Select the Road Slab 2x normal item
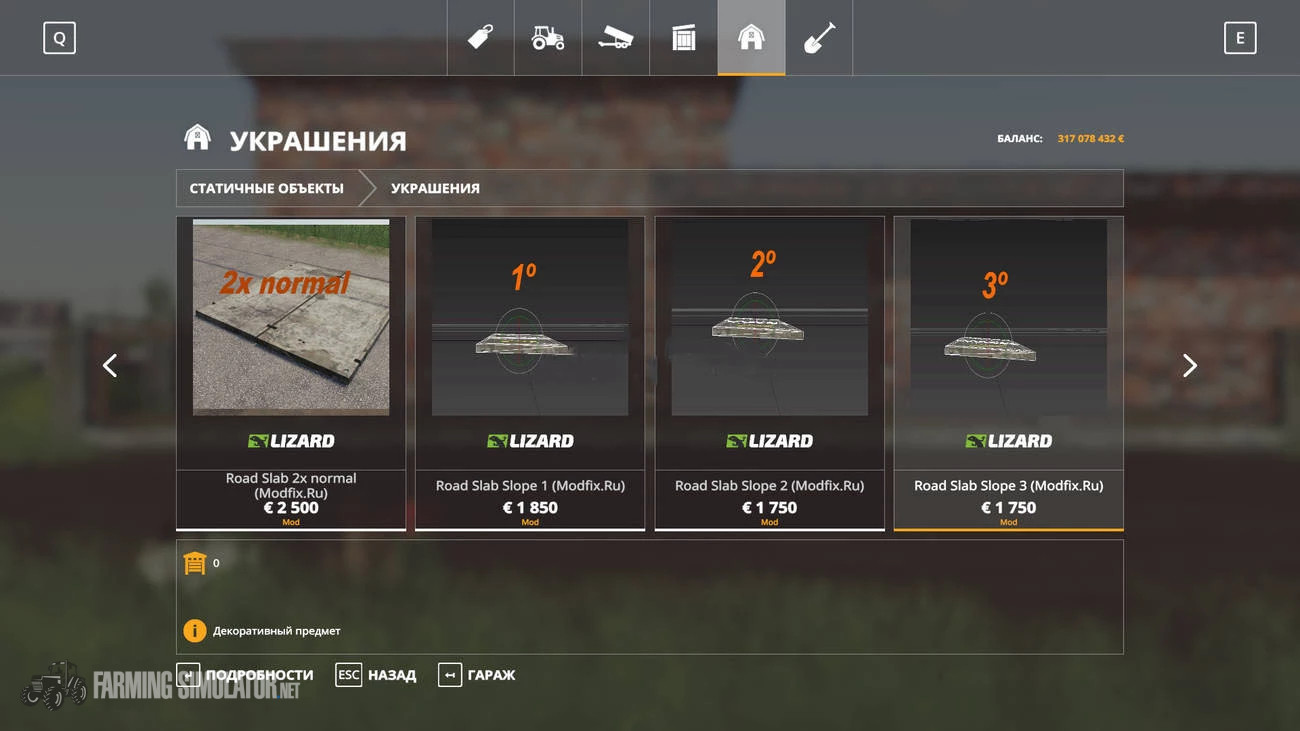Viewport: 1300px width, 731px height. 290,370
